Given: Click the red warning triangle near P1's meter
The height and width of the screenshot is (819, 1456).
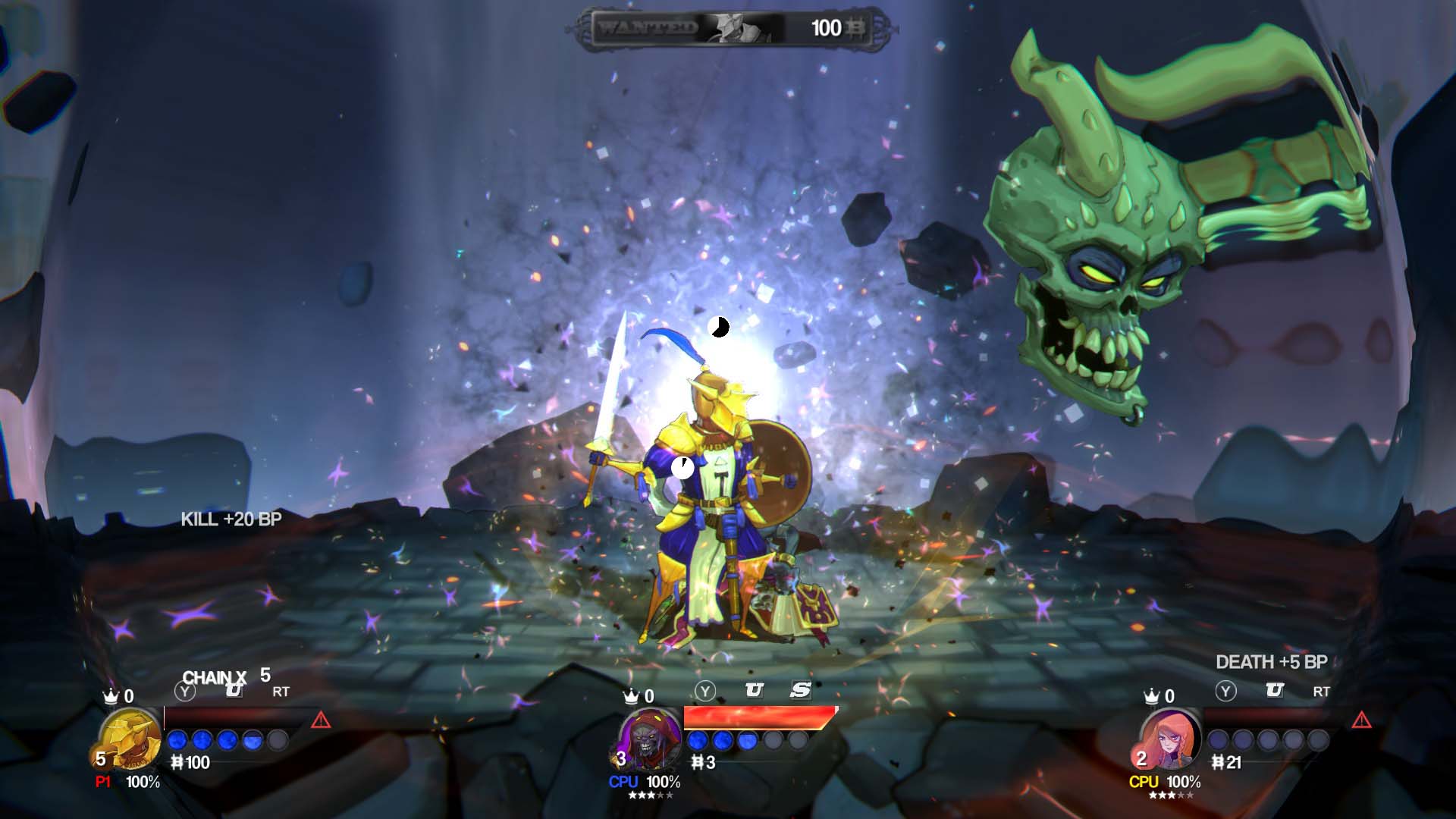Looking at the screenshot, I should pos(322,720).
